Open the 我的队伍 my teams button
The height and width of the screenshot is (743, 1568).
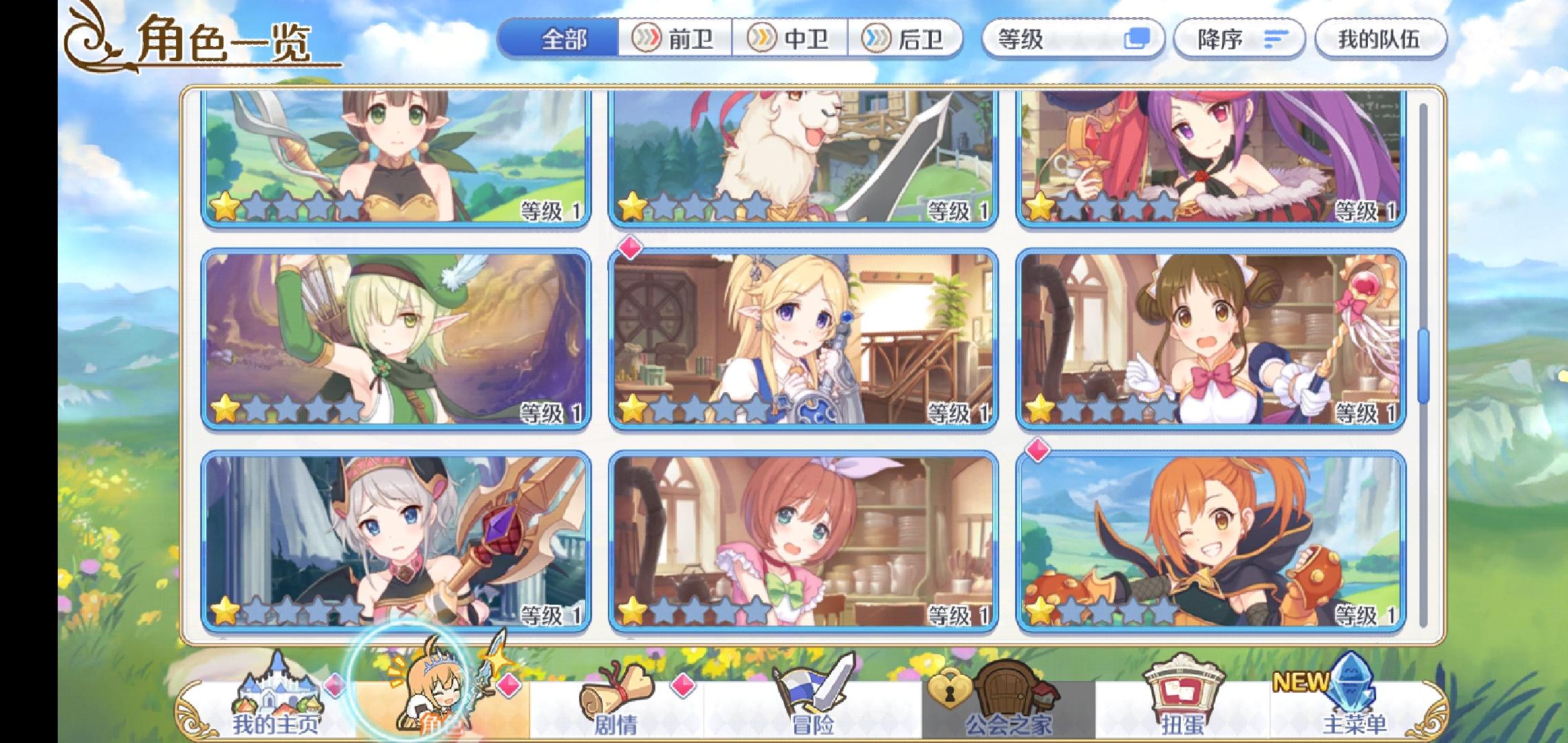coord(1380,39)
